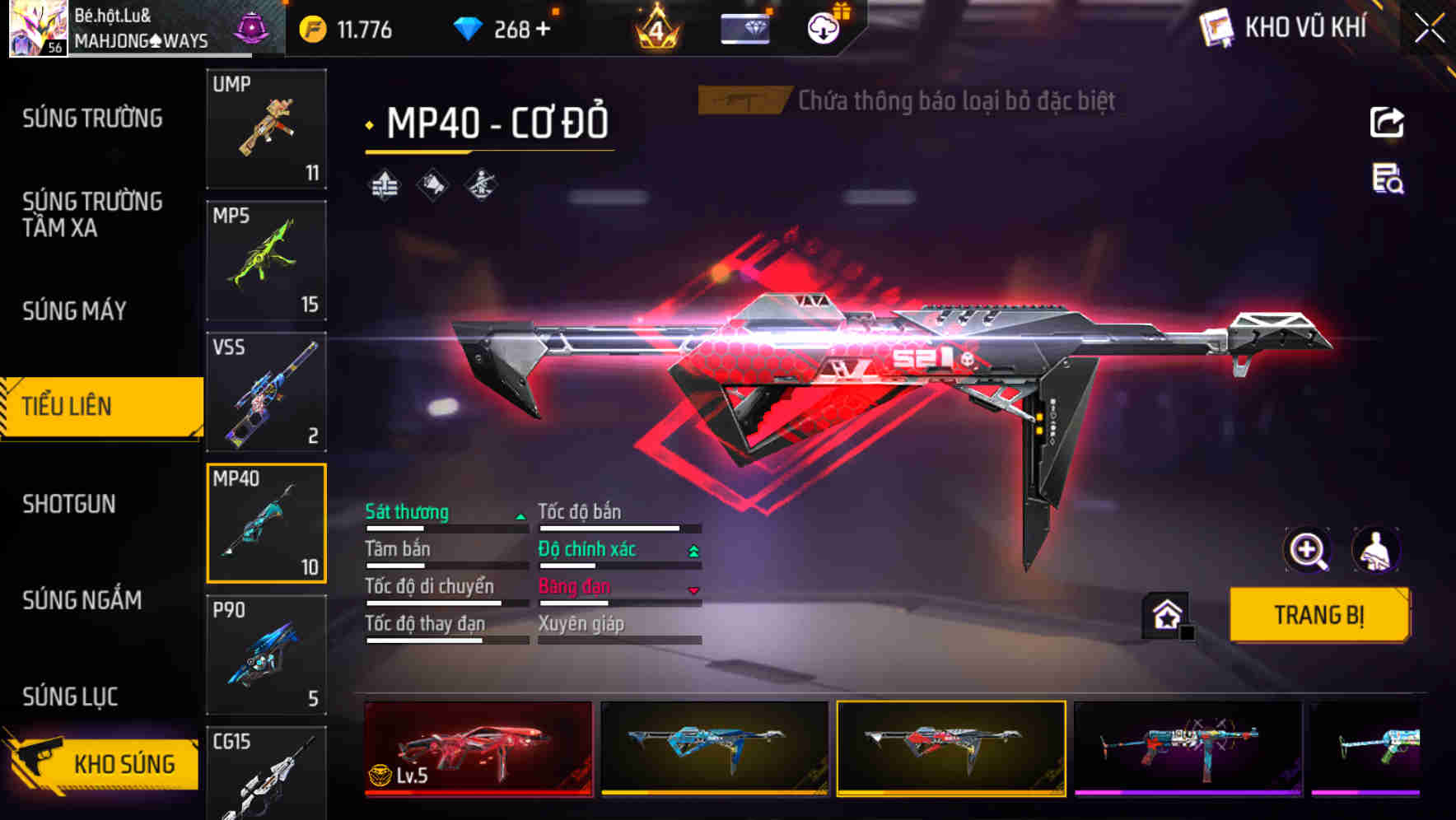Click the guild house star icon

(1164, 614)
